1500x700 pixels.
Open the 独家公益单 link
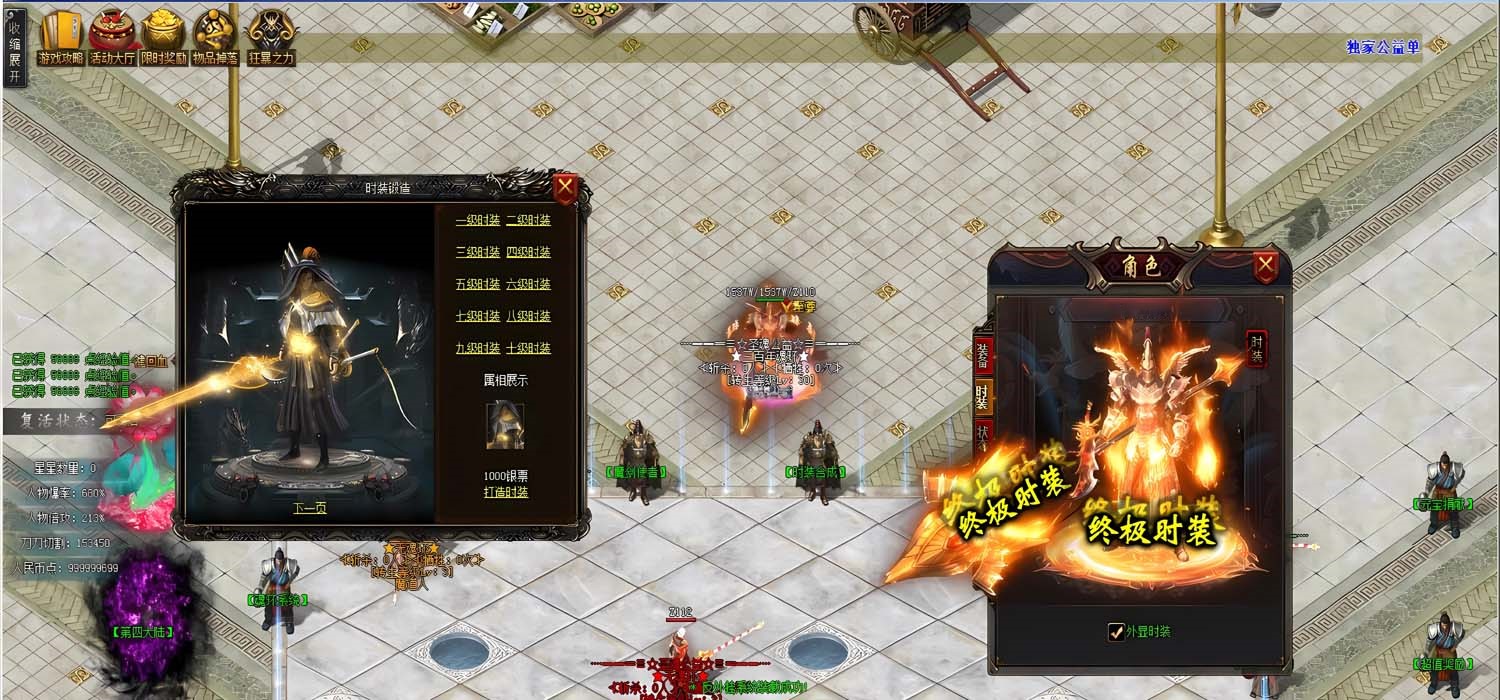tap(1383, 46)
